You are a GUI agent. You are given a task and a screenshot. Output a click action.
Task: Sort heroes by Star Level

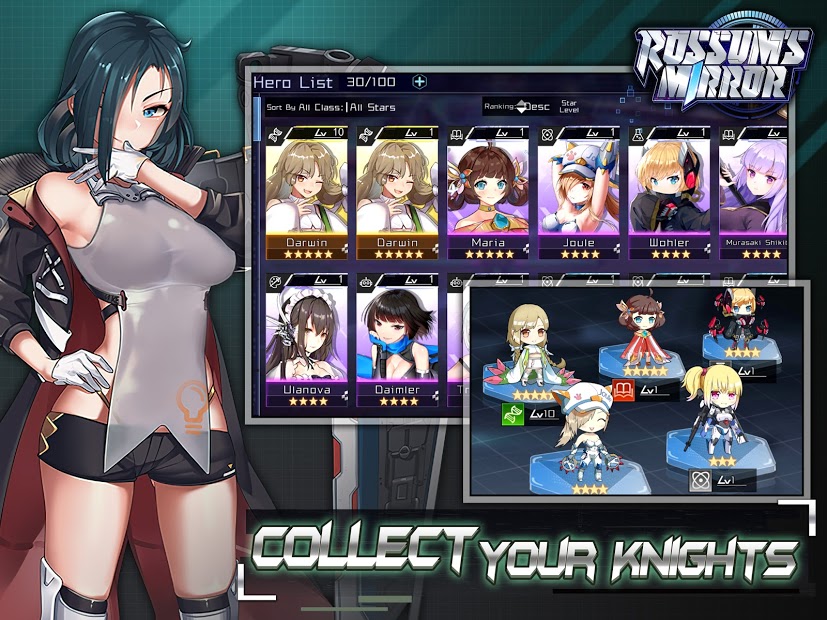pyautogui.click(x=569, y=106)
